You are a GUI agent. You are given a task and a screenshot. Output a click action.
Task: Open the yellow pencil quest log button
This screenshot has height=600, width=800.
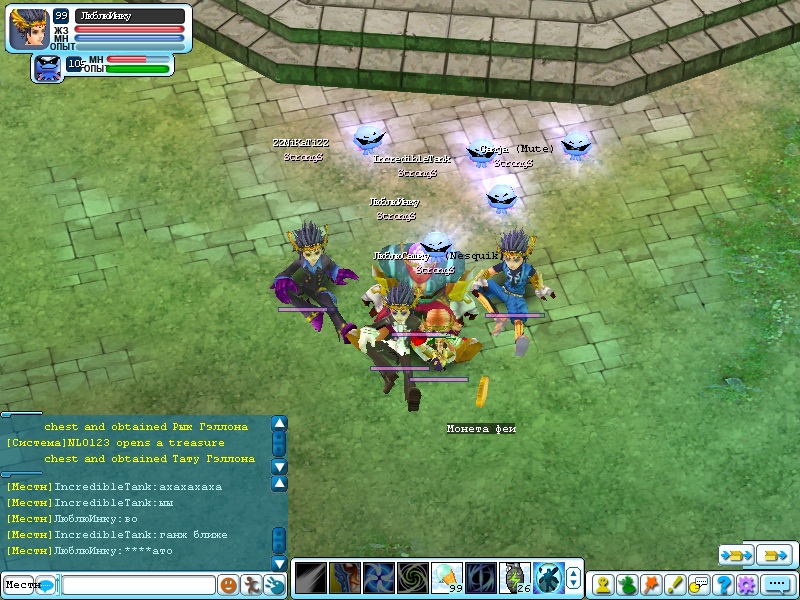(x=675, y=584)
